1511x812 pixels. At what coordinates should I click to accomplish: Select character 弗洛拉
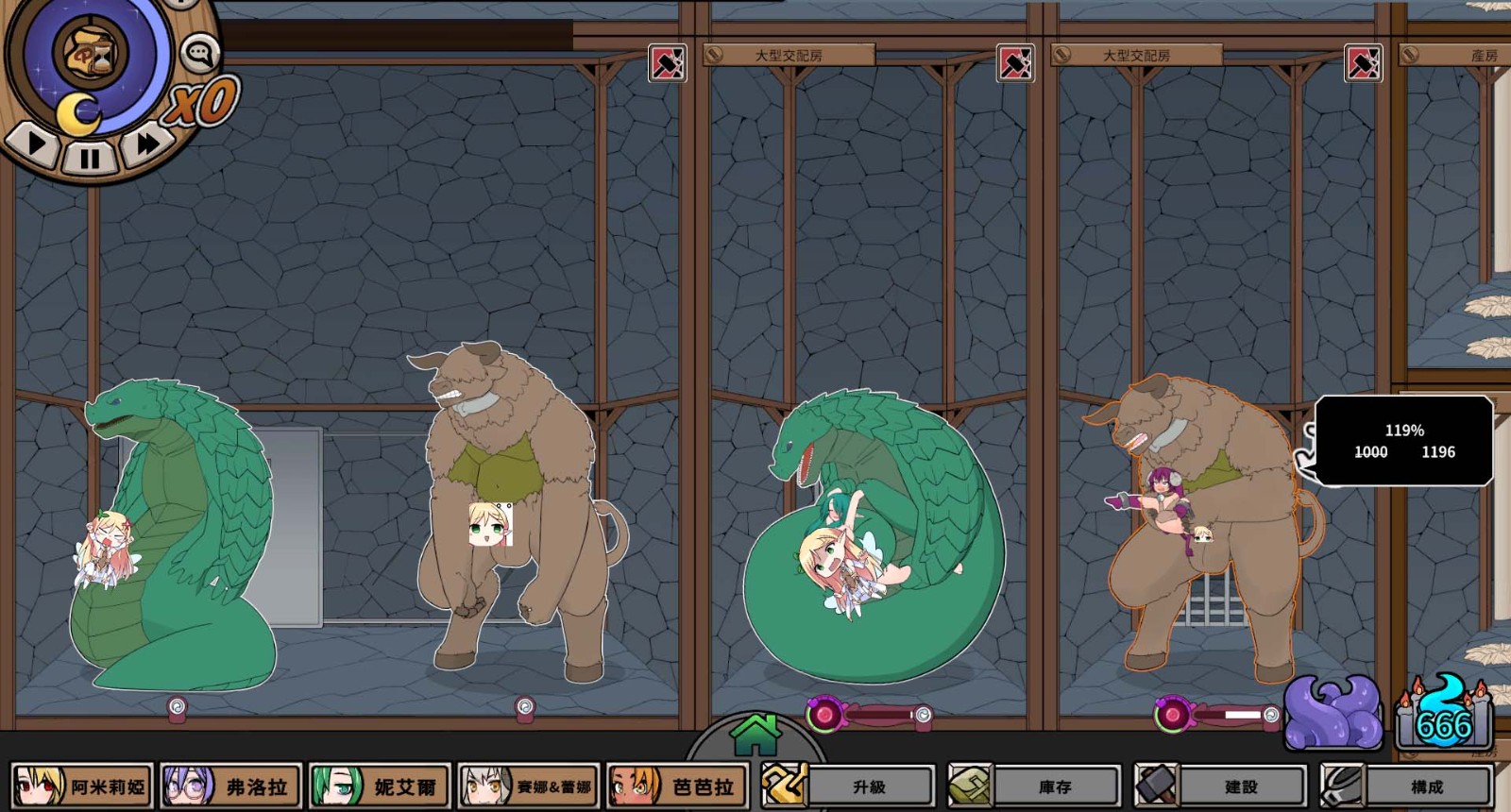pyautogui.click(x=231, y=786)
